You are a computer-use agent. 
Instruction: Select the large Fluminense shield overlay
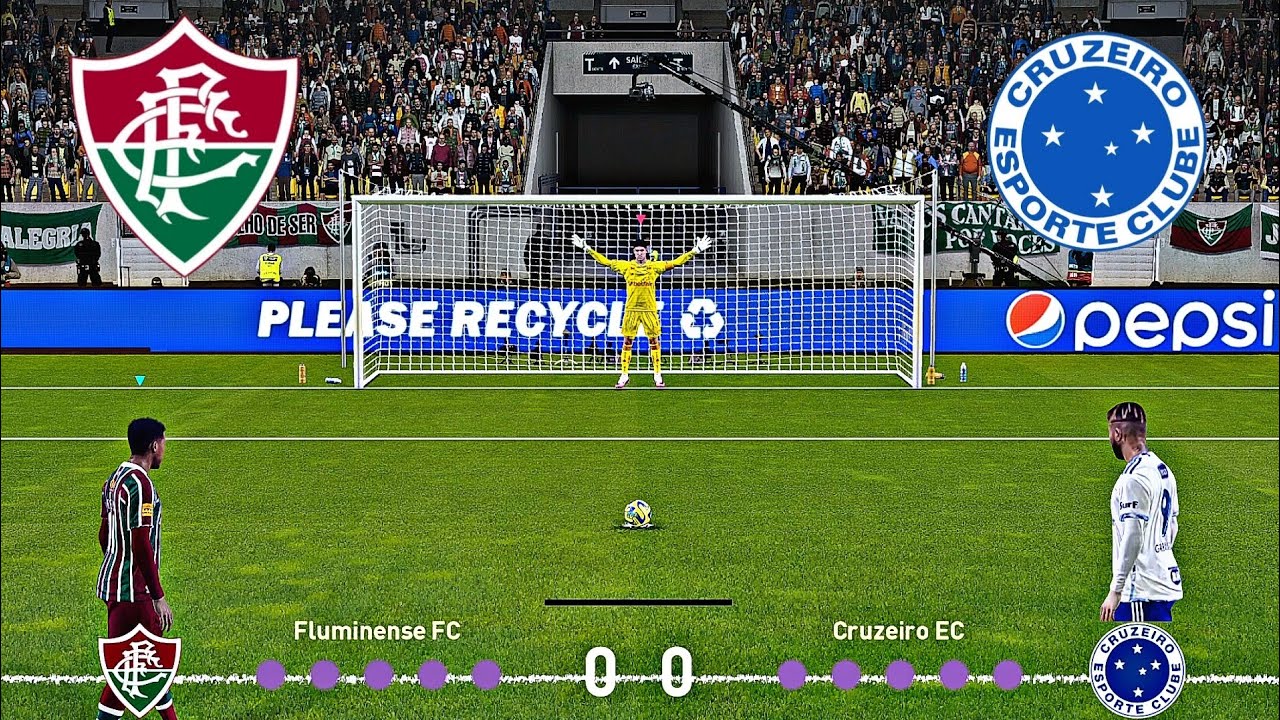pyautogui.click(x=184, y=143)
